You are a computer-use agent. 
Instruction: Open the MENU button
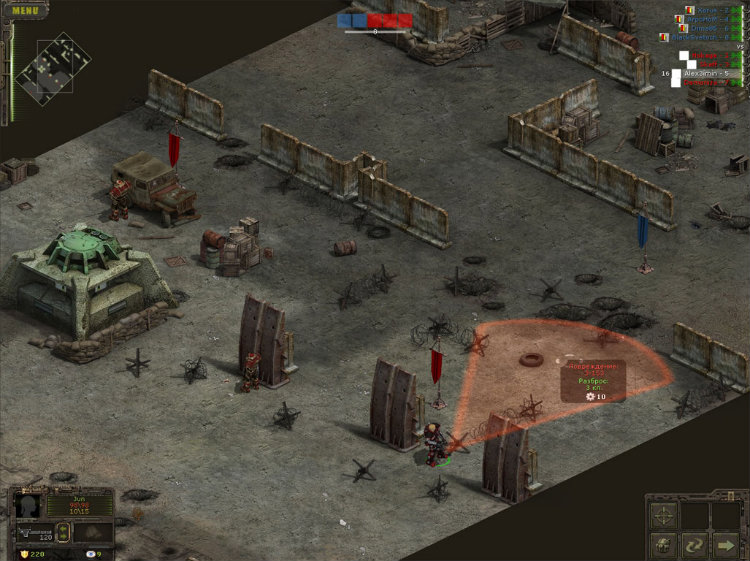pos(25,11)
